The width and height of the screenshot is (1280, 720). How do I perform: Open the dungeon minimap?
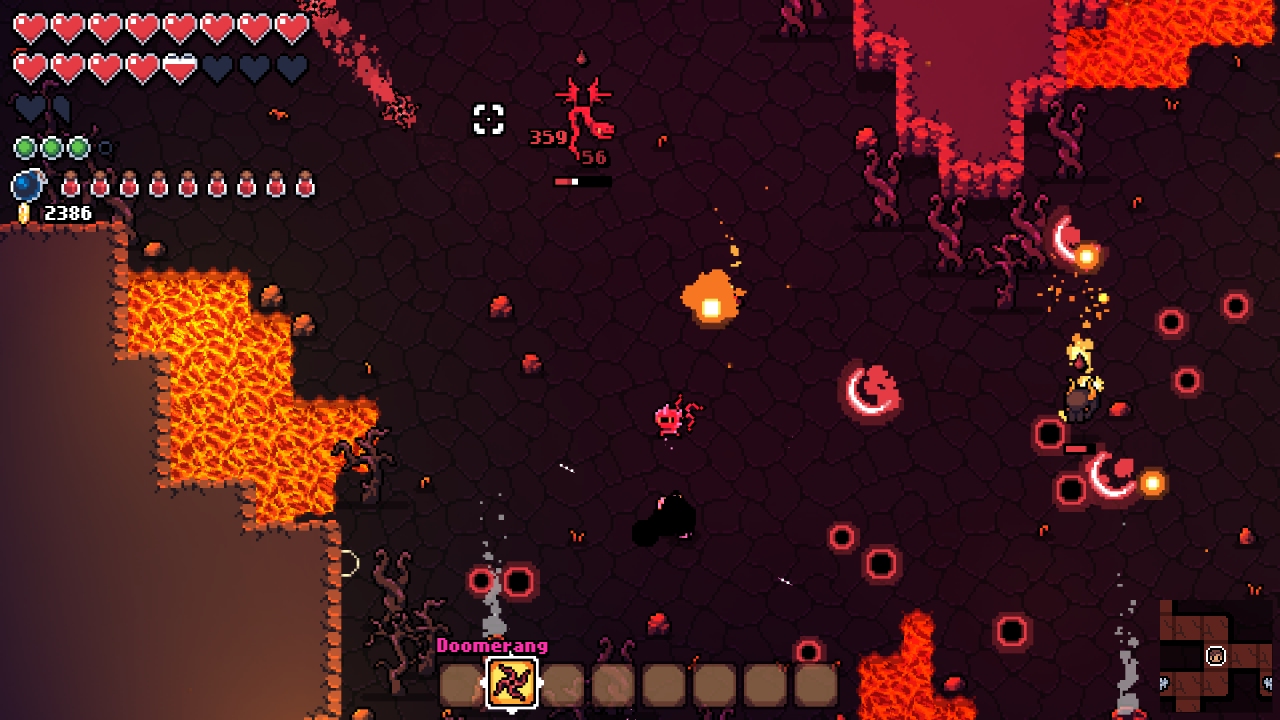pyautogui.click(x=1216, y=655)
